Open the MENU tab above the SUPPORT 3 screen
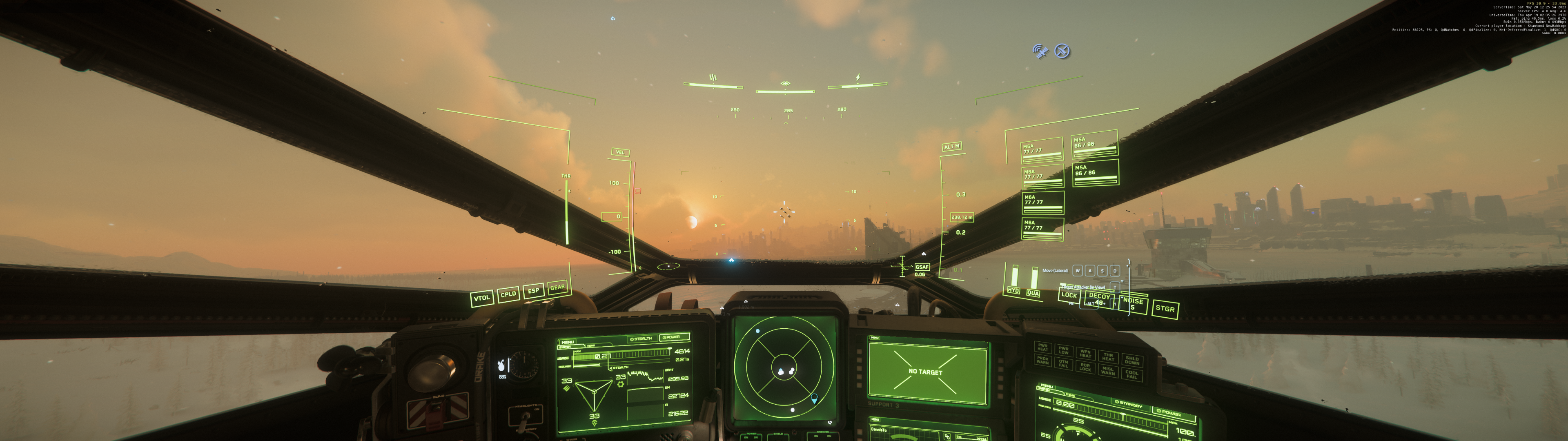The image size is (1568, 441). (x=875, y=338)
